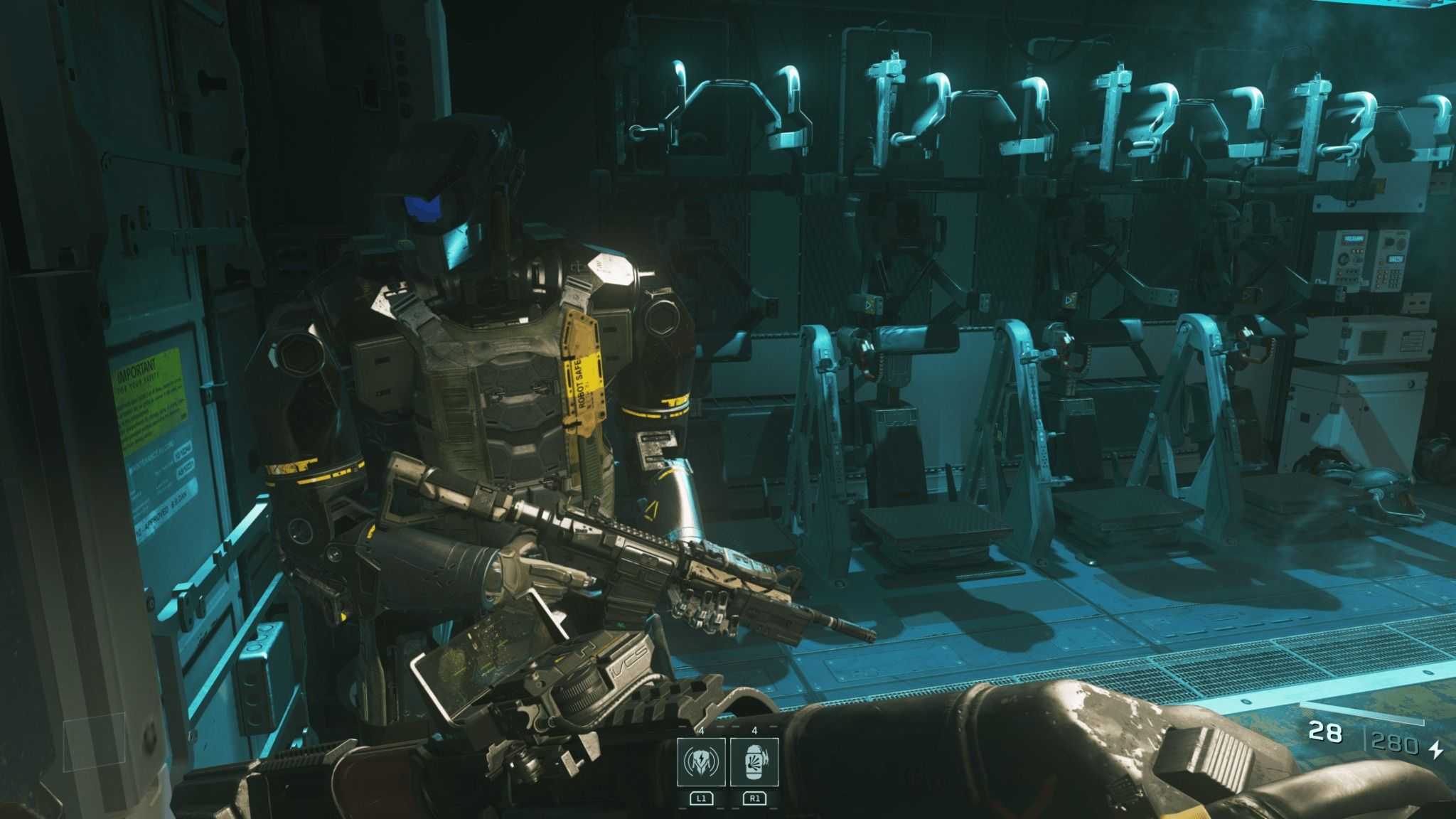This screenshot has height=819, width=1456.
Task: Select the robot hacking module equipment icon
Action: click(701, 761)
